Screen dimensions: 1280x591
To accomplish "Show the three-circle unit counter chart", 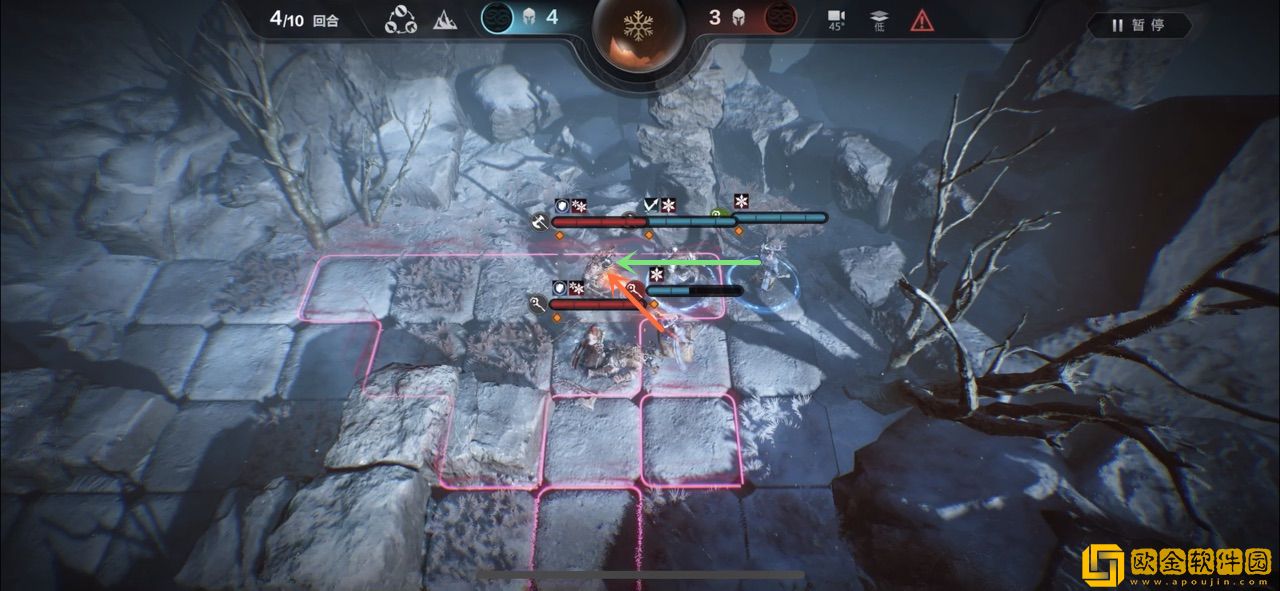I will click(401, 19).
